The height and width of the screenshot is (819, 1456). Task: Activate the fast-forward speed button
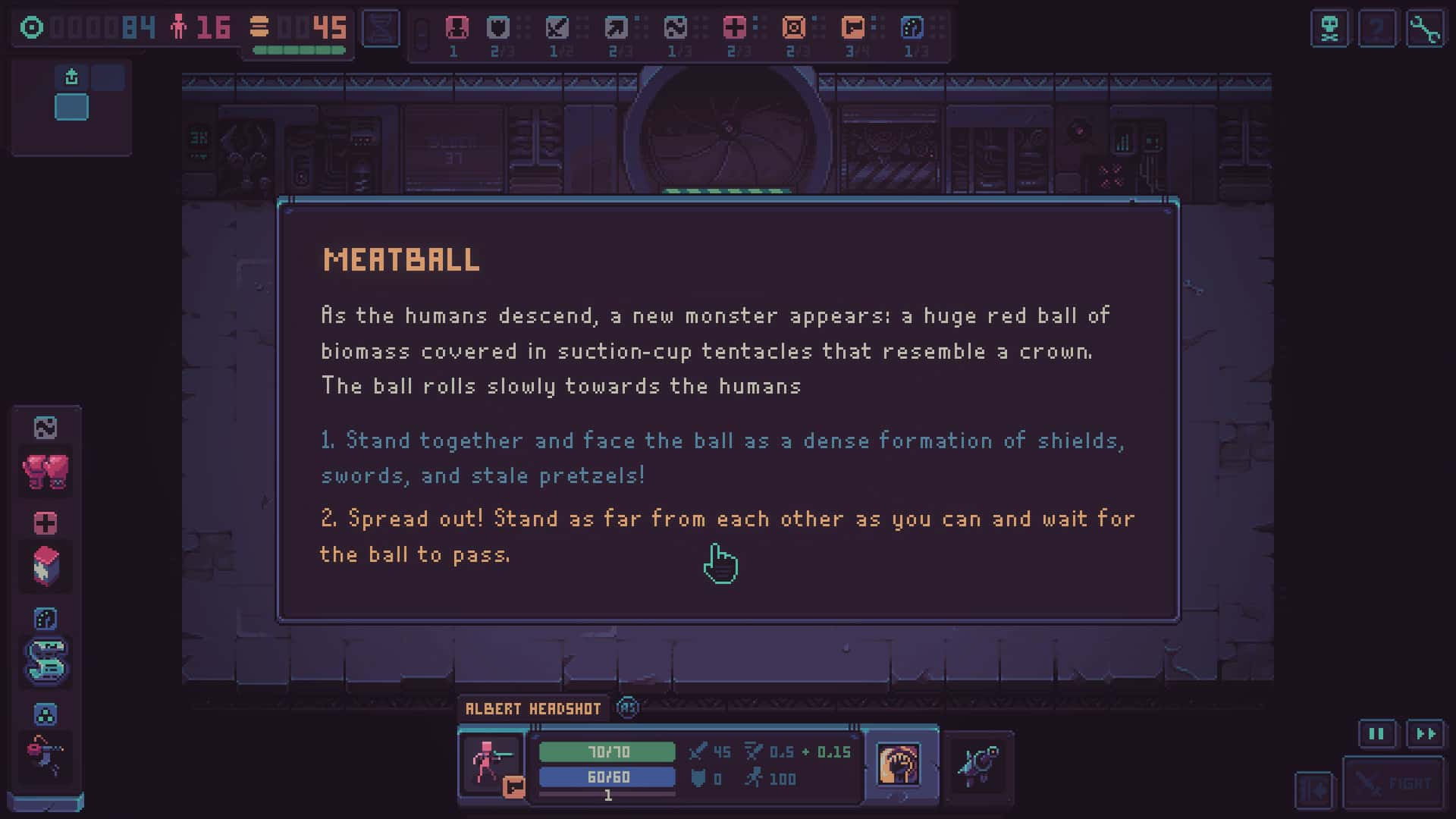tap(1426, 734)
